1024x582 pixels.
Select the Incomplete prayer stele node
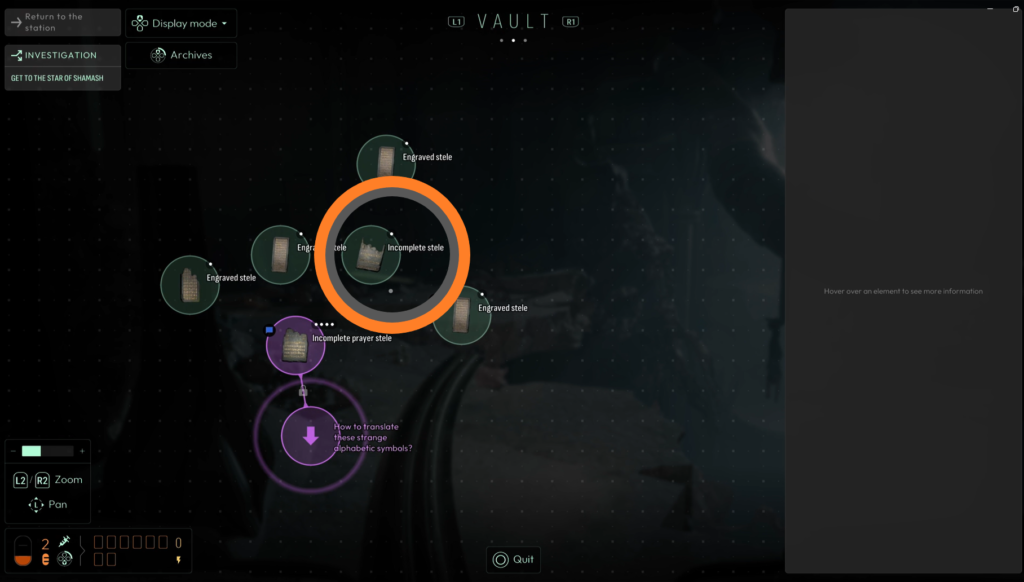(295, 346)
